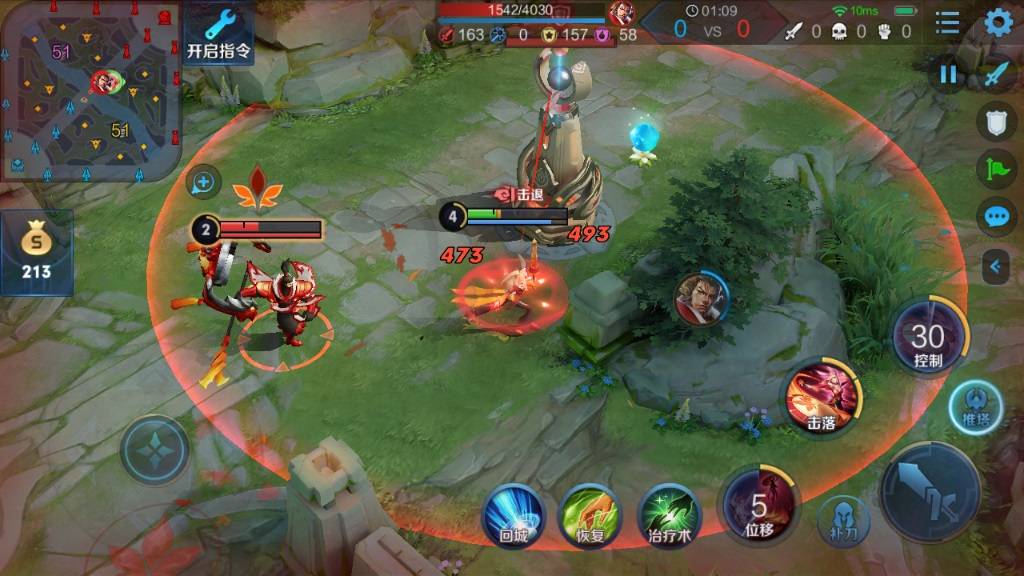
Task: Pause the match
Action: pyautogui.click(x=947, y=74)
